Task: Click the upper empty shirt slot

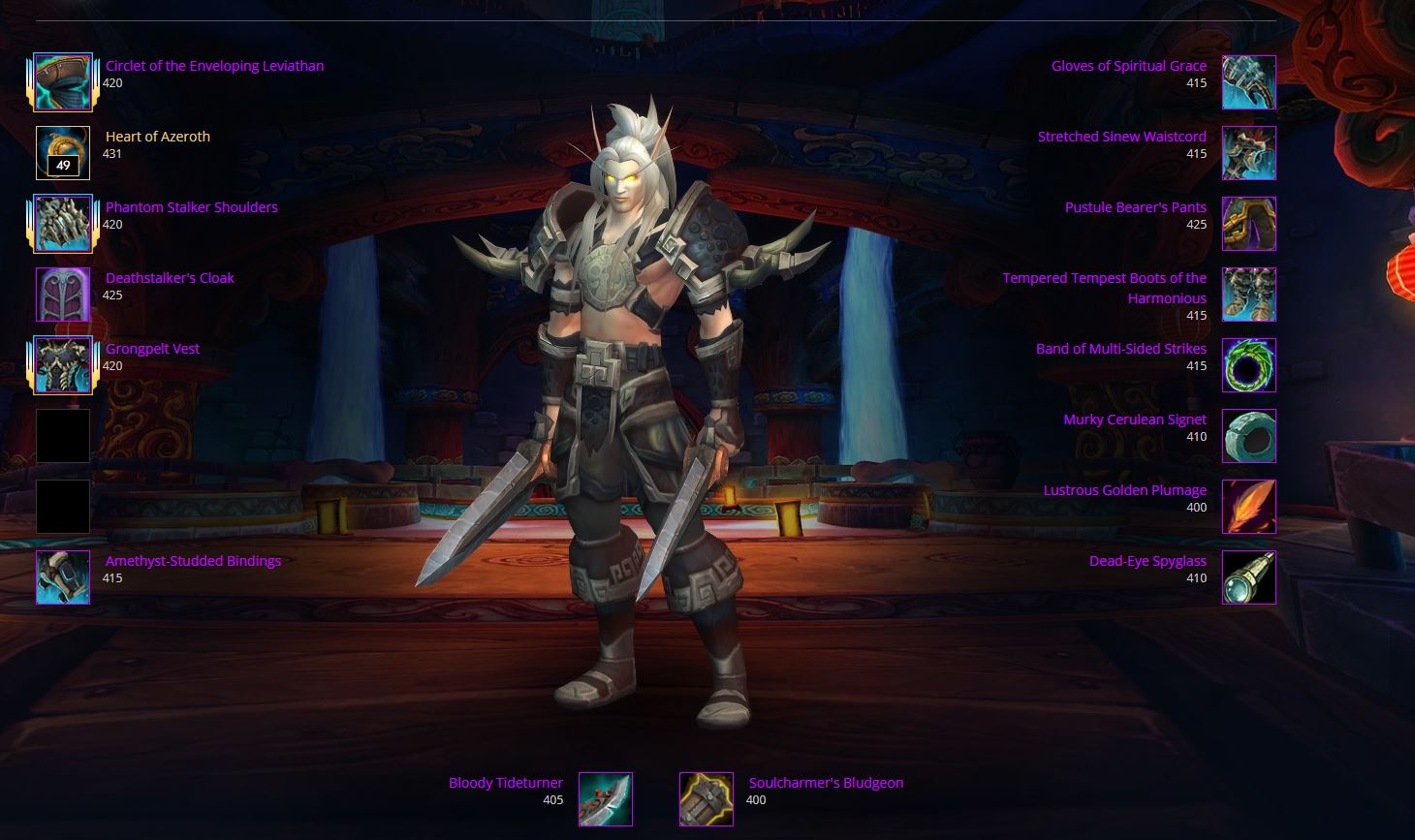Action: click(62, 435)
